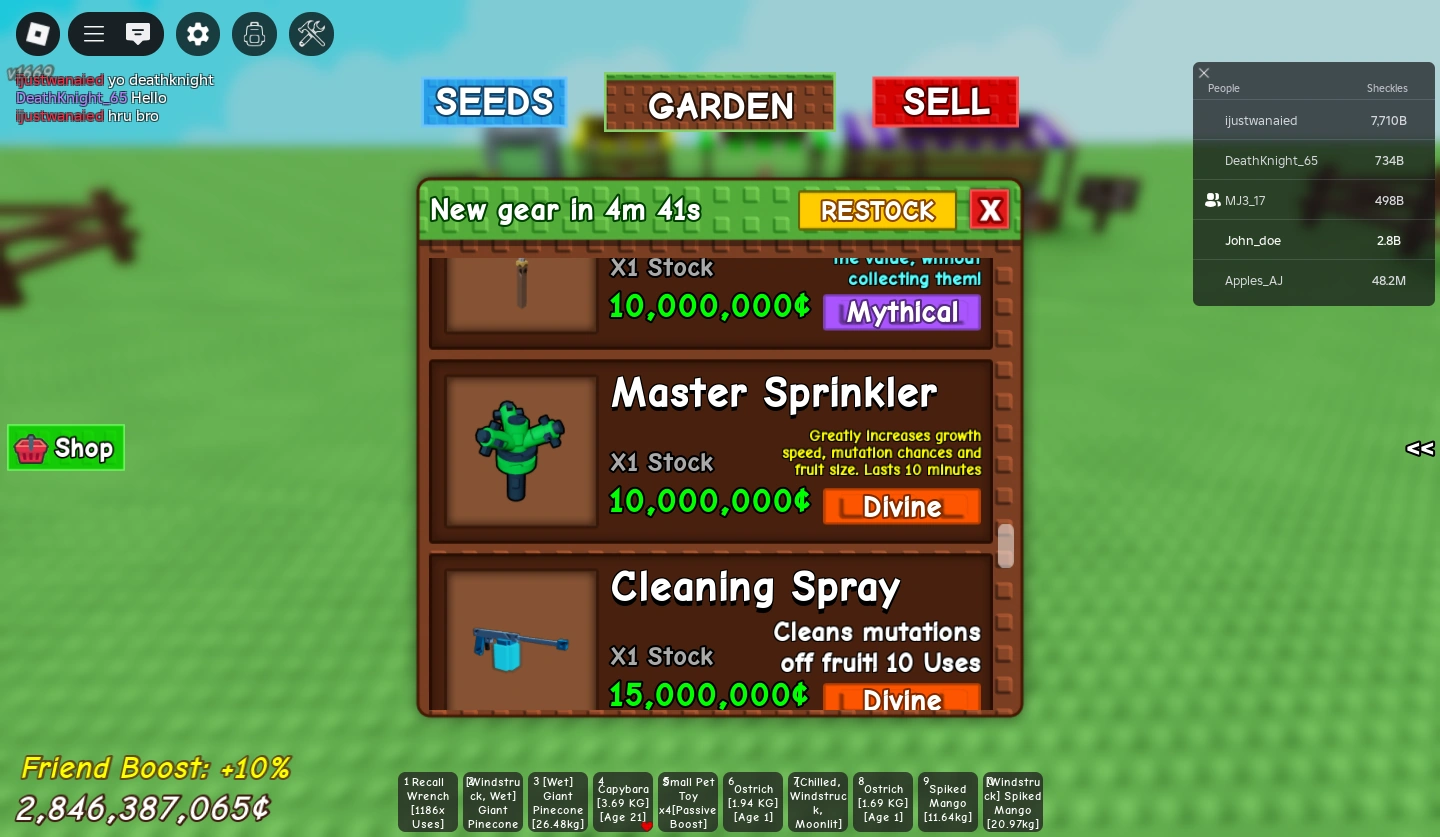The height and width of the screenshot is (837, 1440).
Task: Click the Cleaning Spray item image
Action: pyautogui.click(x=521, y=646)
